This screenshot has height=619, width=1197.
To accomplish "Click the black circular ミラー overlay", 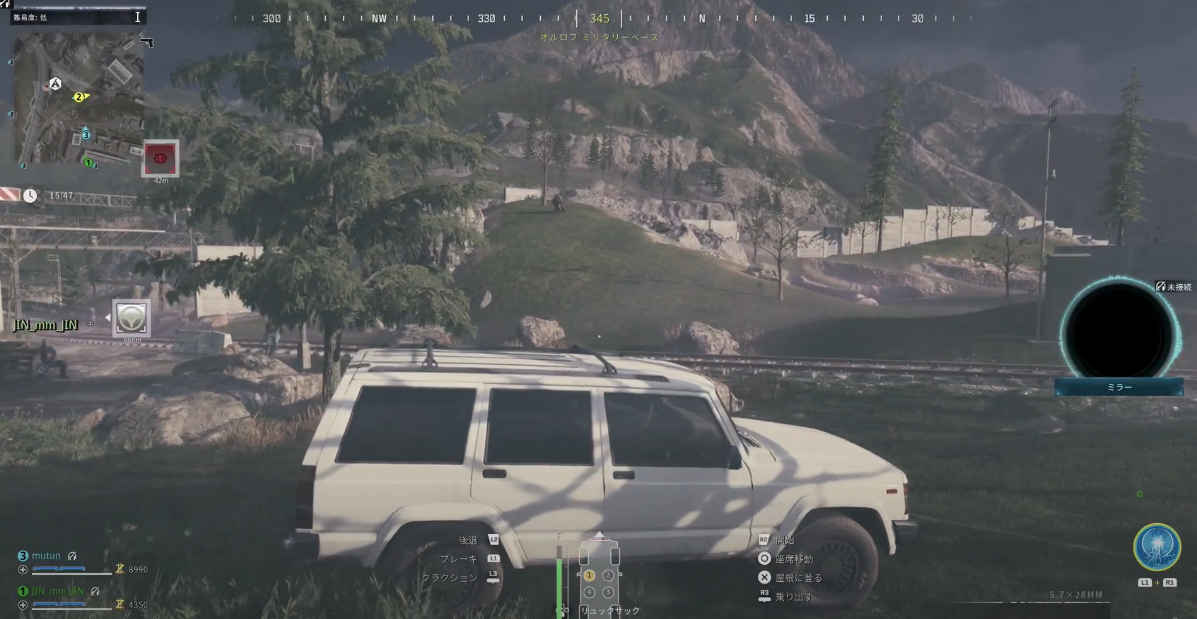I will [1118, 327].
